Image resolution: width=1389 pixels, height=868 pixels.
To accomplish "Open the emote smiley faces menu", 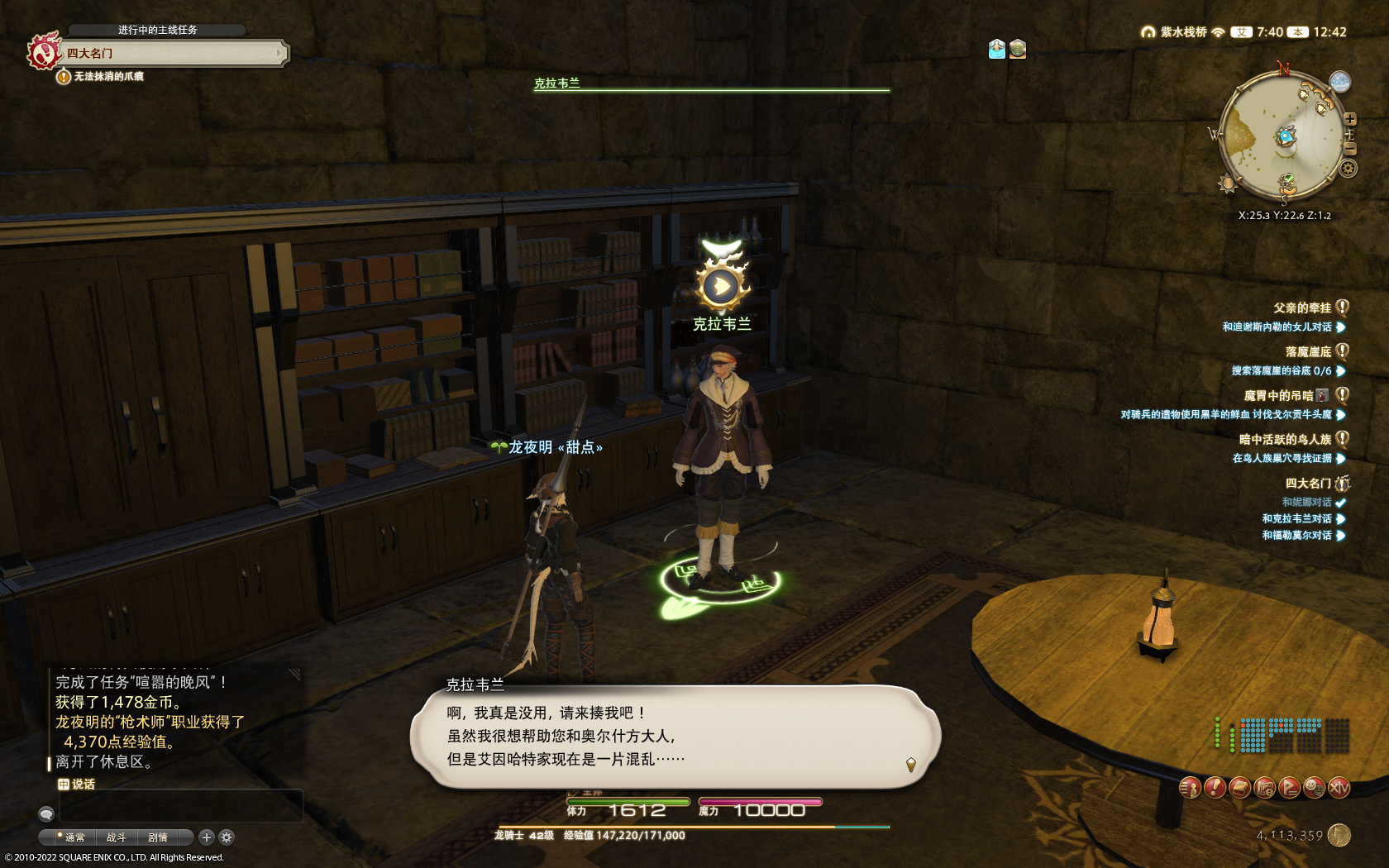I will pos(1314,788).
